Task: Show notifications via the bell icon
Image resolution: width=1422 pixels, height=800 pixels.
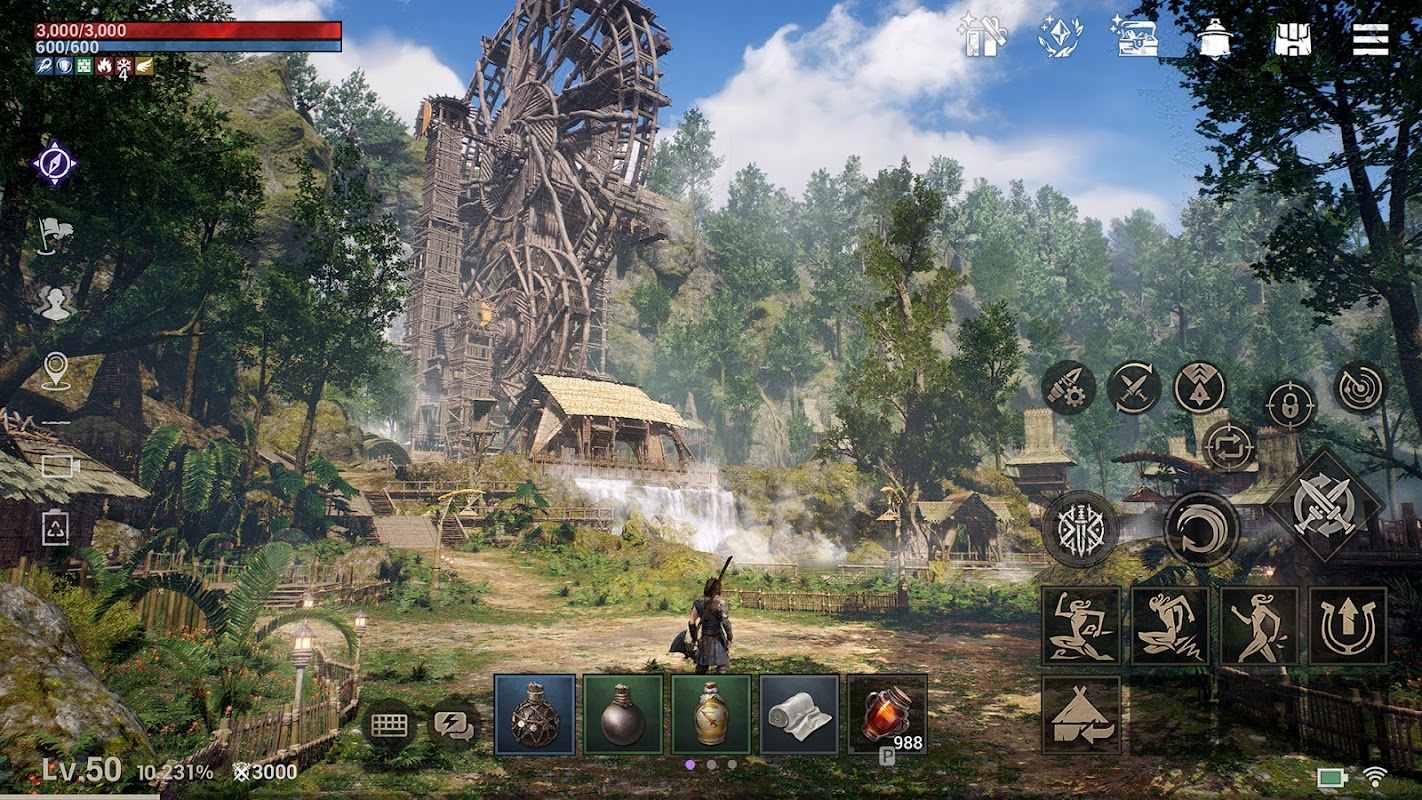Action: [1213, 39]
